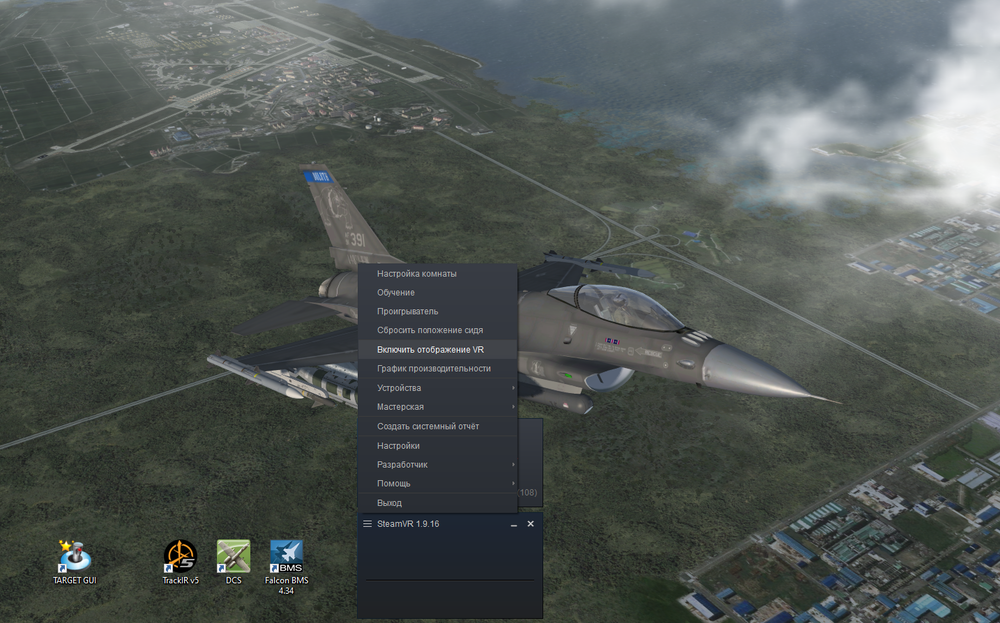The width and height of the screenshot is (1000, 623).
Task: Select the Проигрыватель menu item
Action: coord(407,312)
